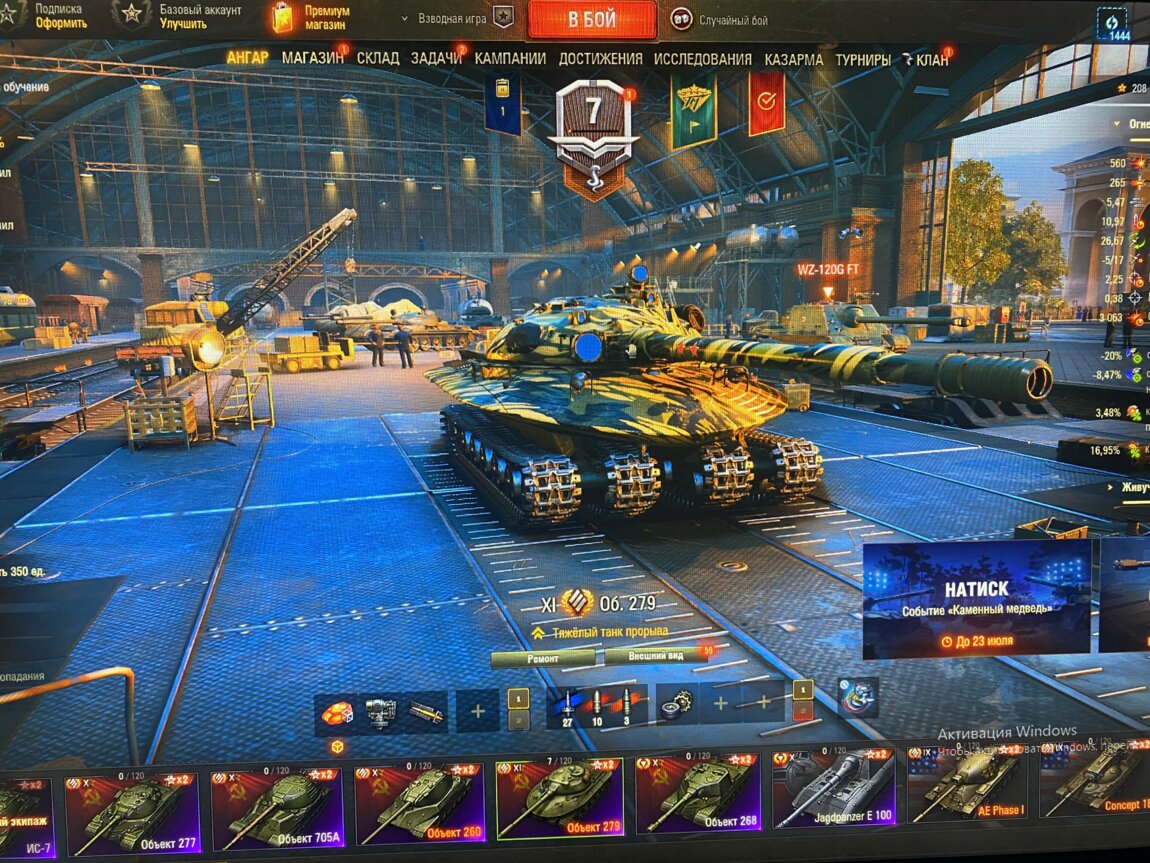Open the ЗАДАЧИ tab
The image size is (1150, 863).
pos(436,59)
